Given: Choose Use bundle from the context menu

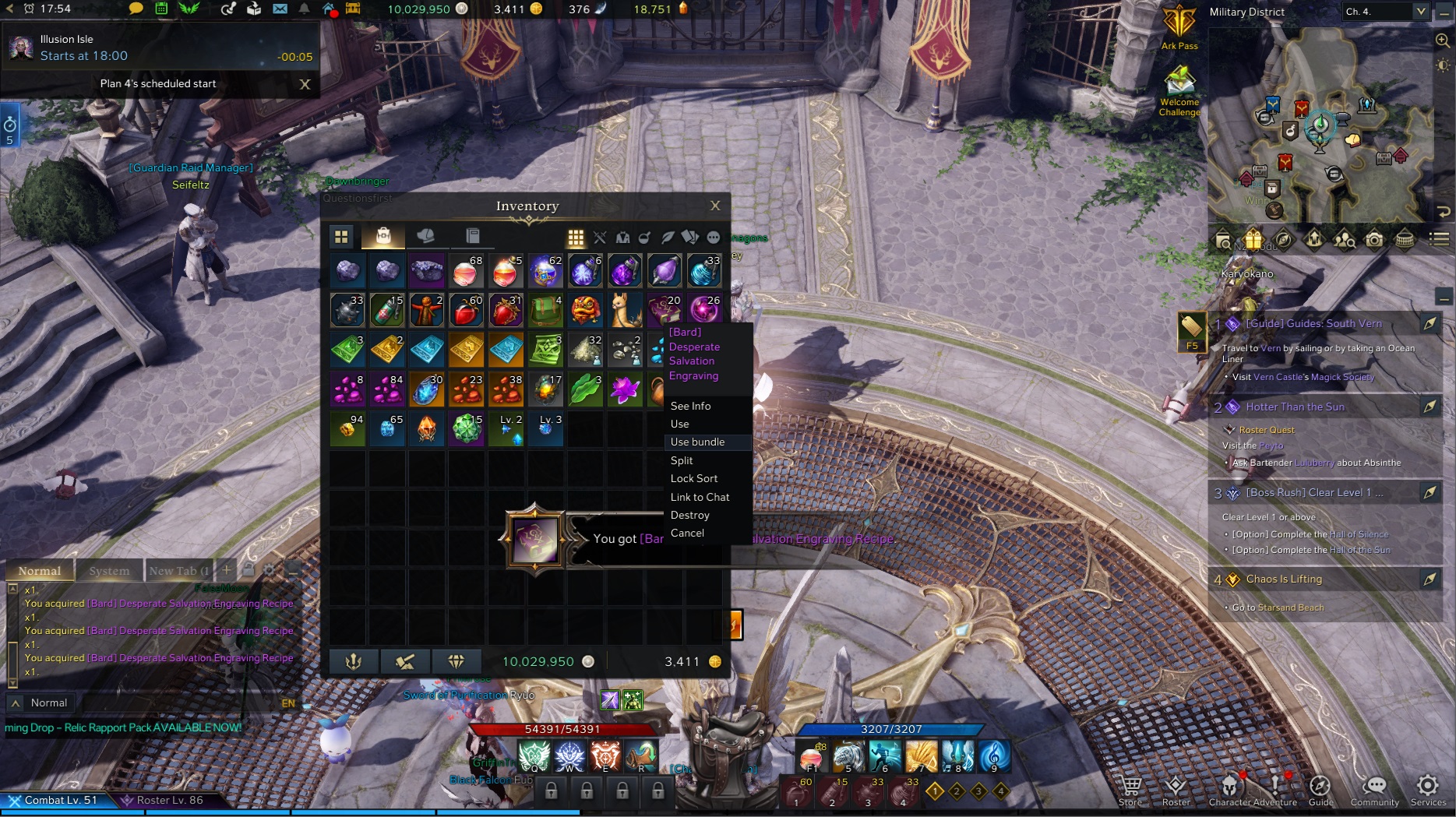Looking at the screenshot, I should (x=697, y=442).
